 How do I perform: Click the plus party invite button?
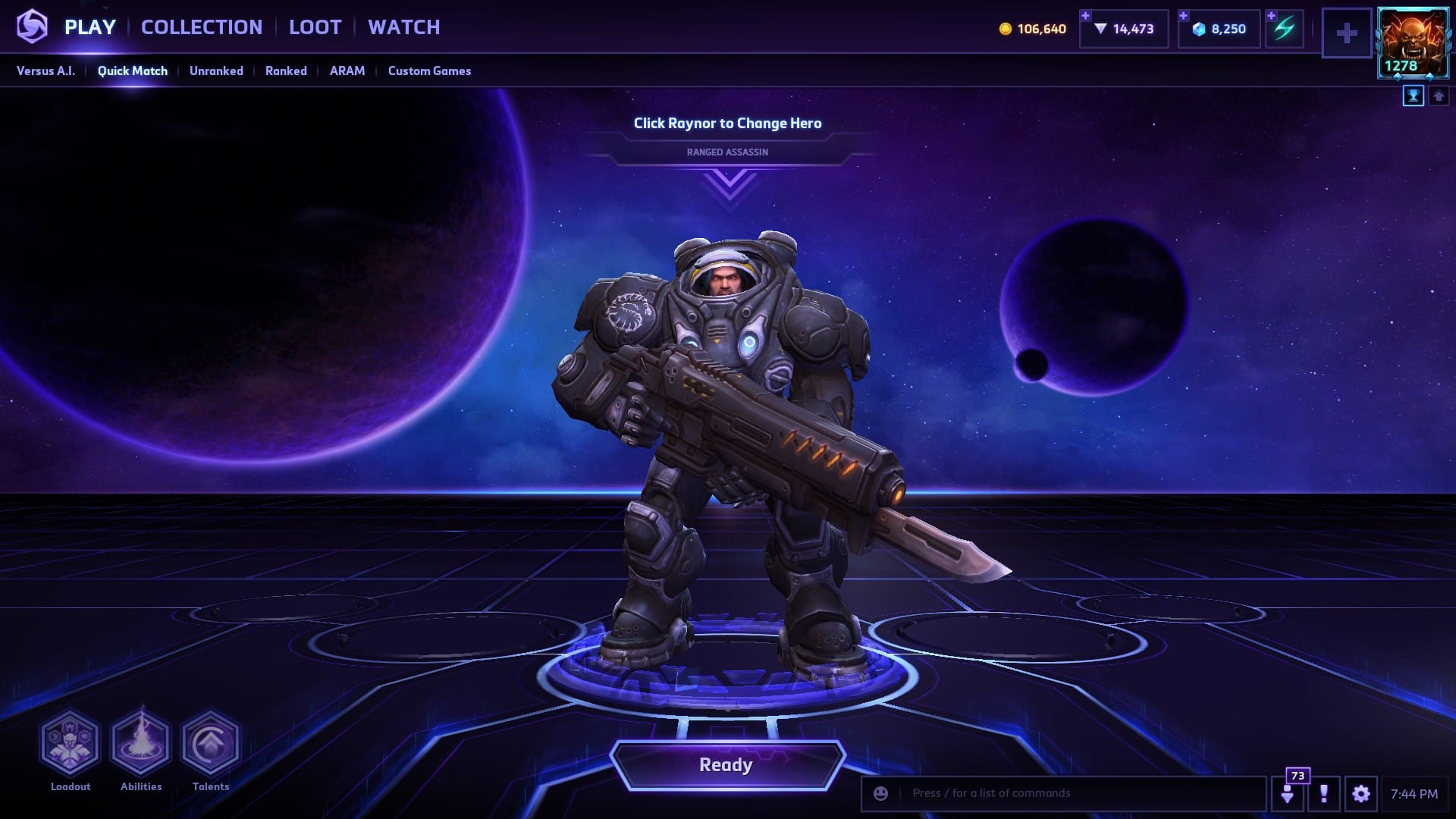[1347, 33]
